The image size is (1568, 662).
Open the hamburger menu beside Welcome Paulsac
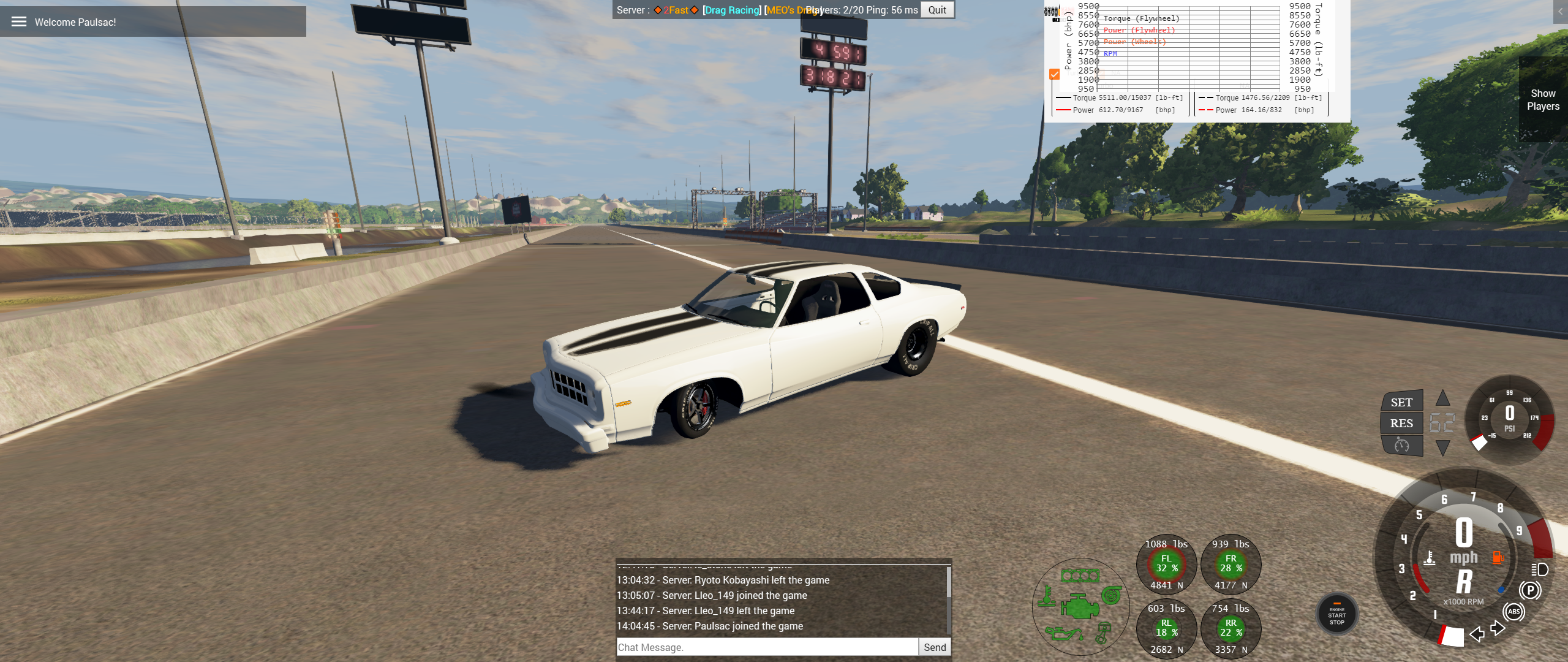point(19,21)
